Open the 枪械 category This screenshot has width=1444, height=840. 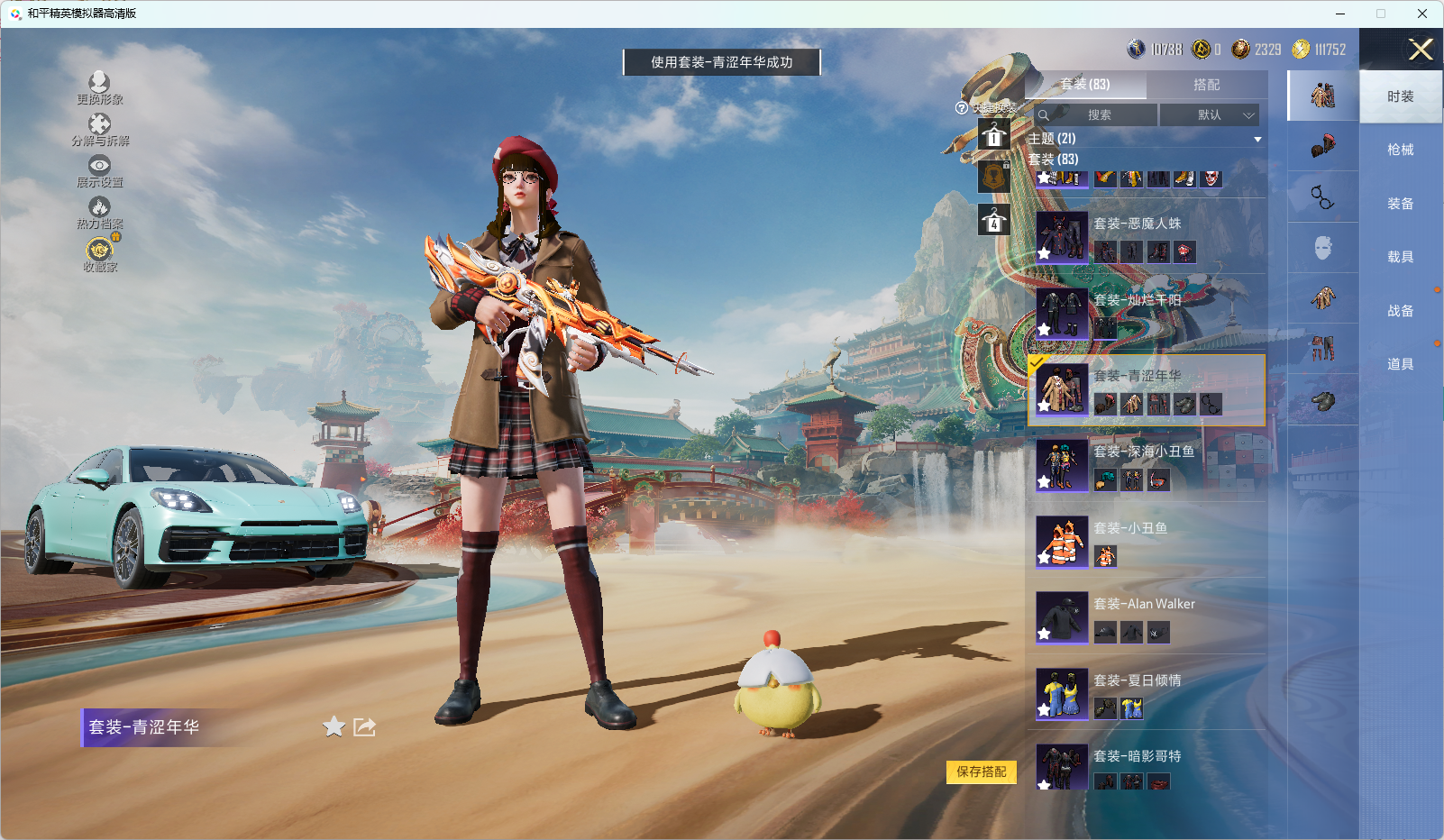click(x=1400, y=150)
